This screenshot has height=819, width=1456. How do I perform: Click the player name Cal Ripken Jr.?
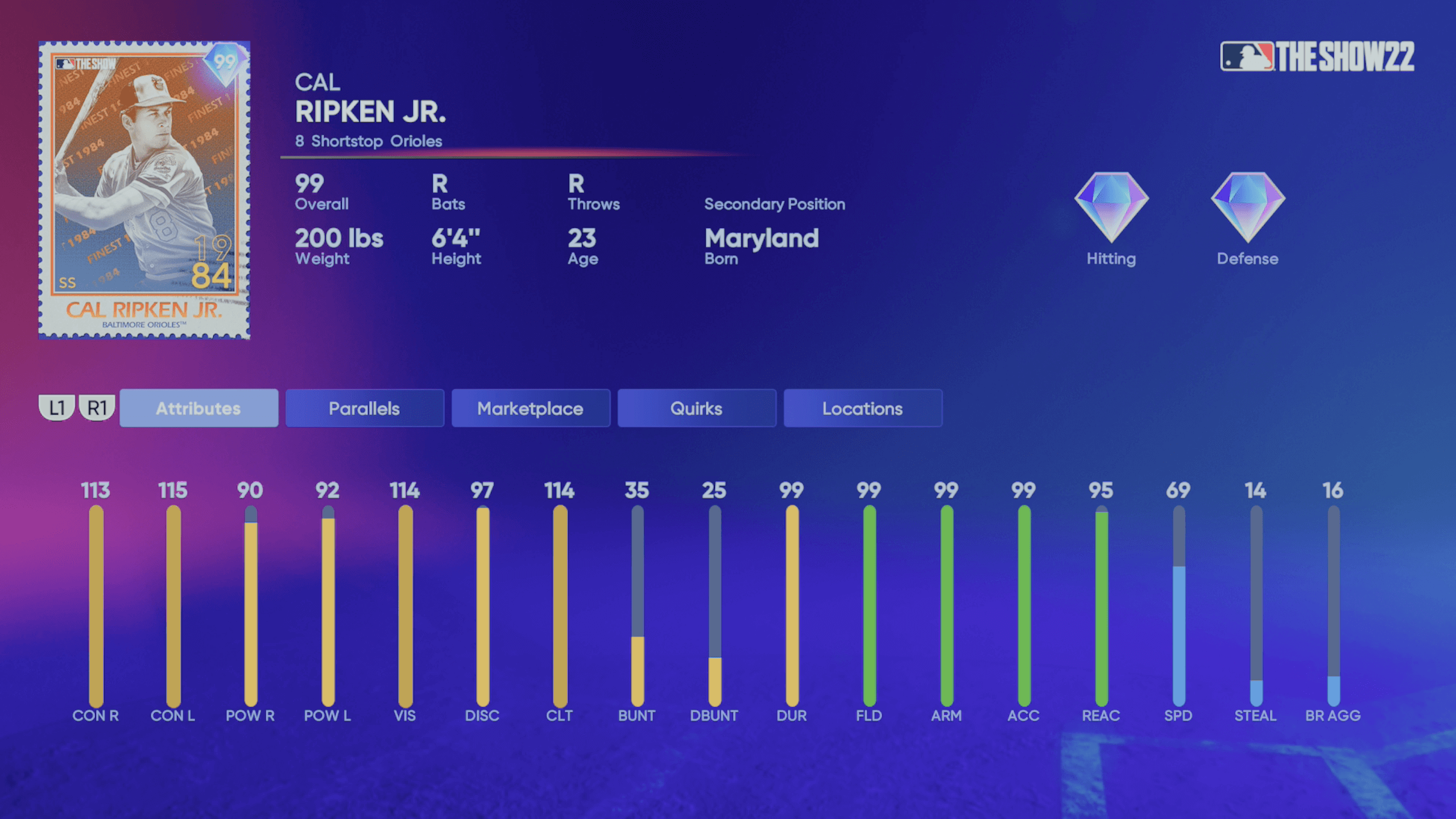pos(370,111)
